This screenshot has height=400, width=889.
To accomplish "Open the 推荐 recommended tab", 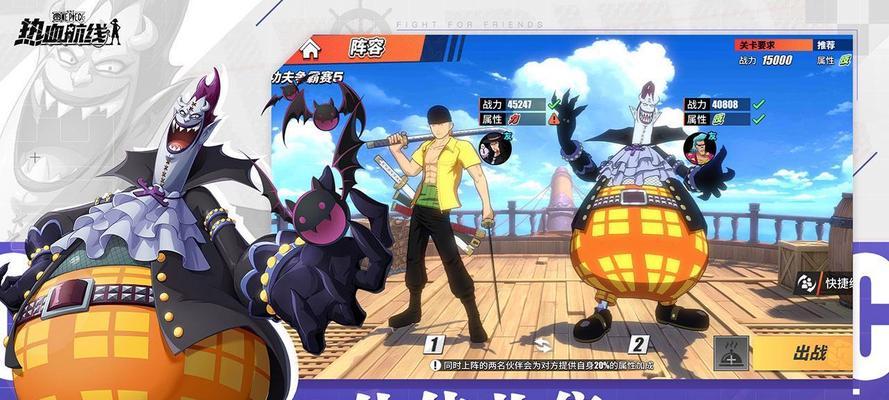I will (826, 45).
